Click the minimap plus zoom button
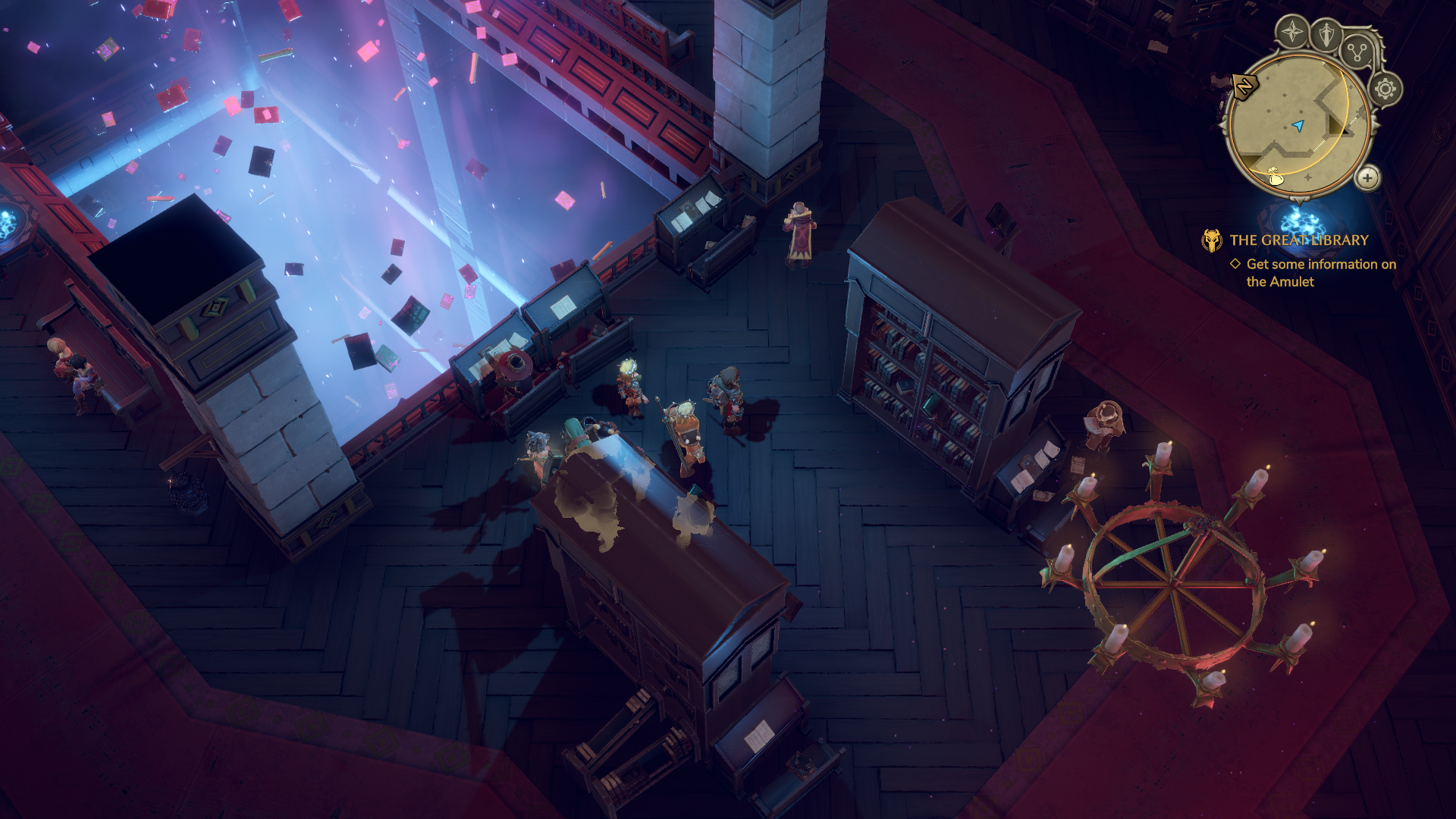The image size is (1456, 819). pos(1367,178)
